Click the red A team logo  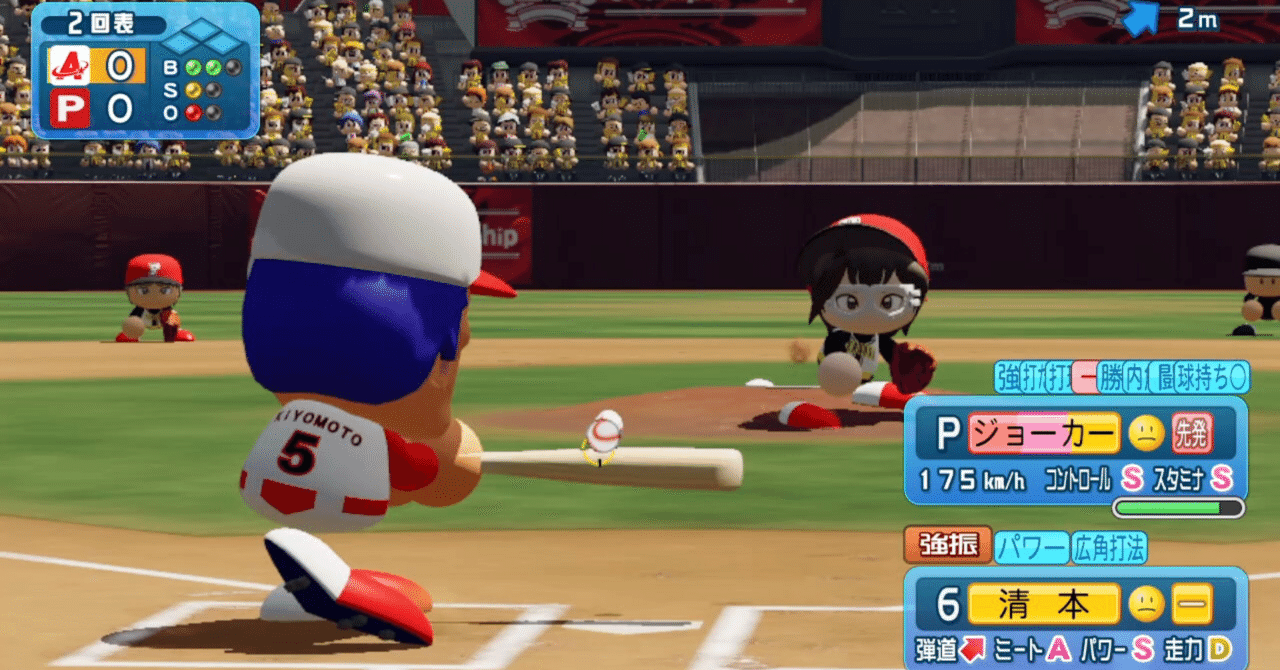(69, 66)
